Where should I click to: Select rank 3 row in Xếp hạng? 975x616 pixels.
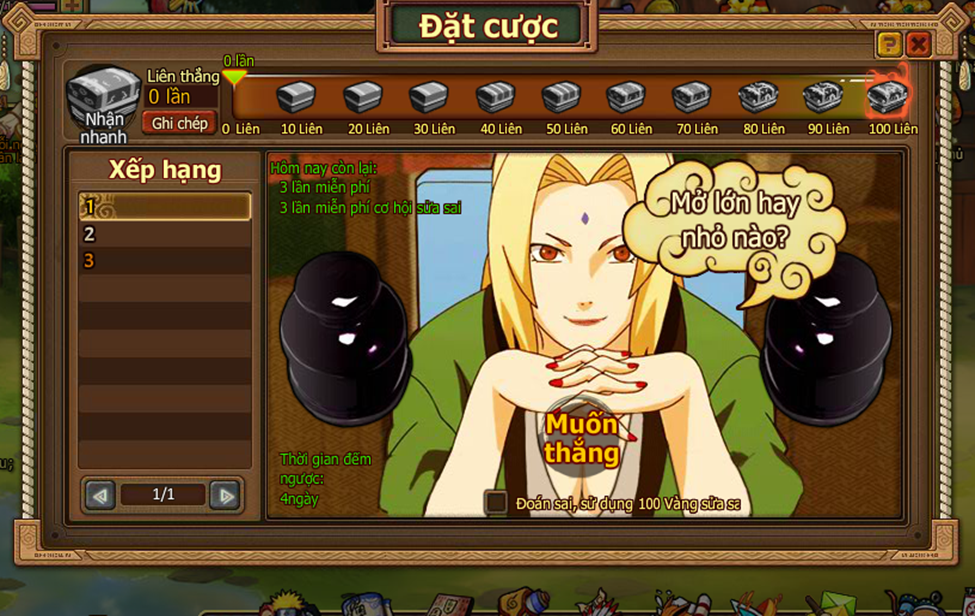point(165,261)
